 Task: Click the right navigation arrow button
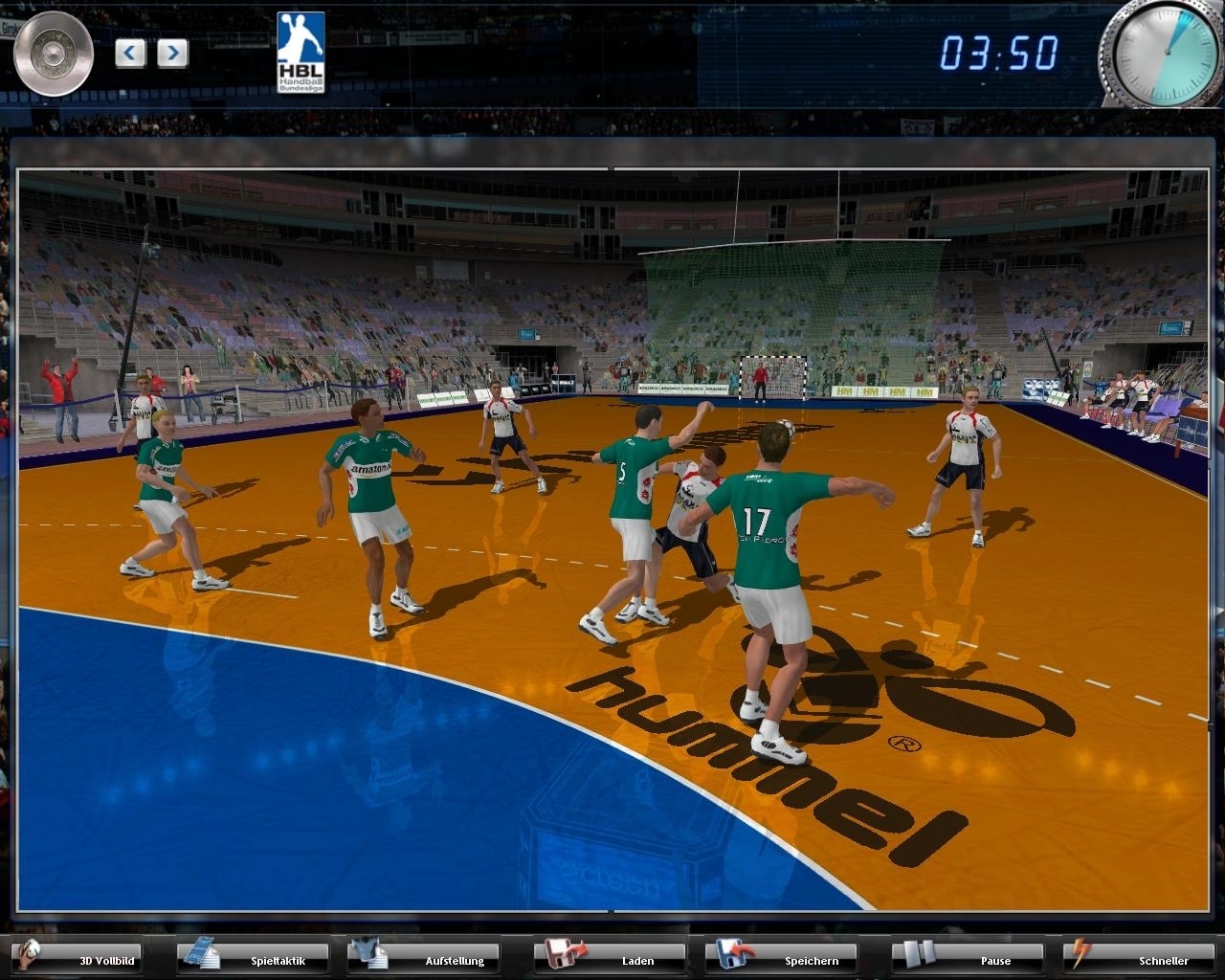click(x=171, y=53)
